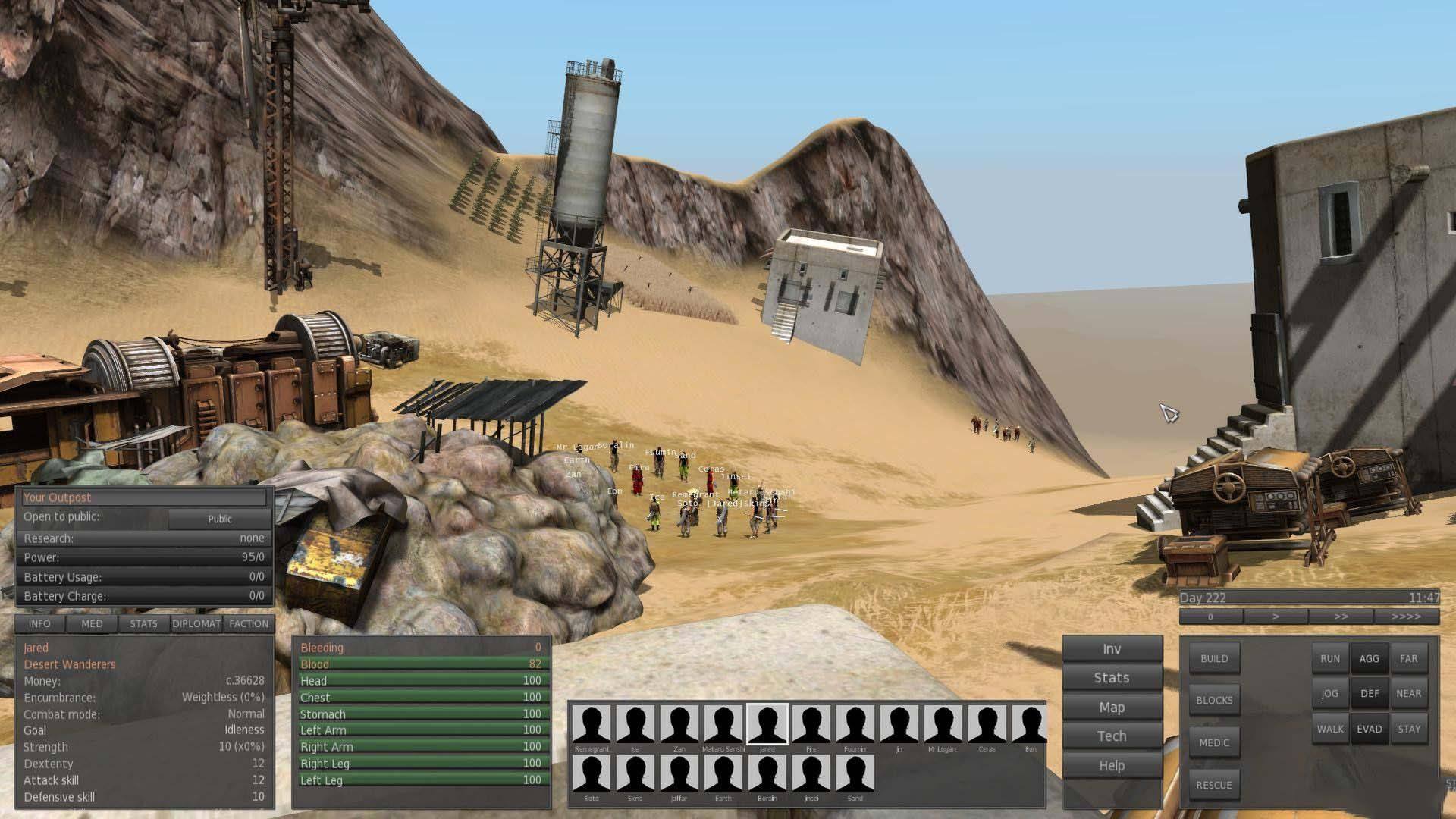Enter BUILD mode
The width and height of the screenshot is (1456, 819).
point(1213,658)
